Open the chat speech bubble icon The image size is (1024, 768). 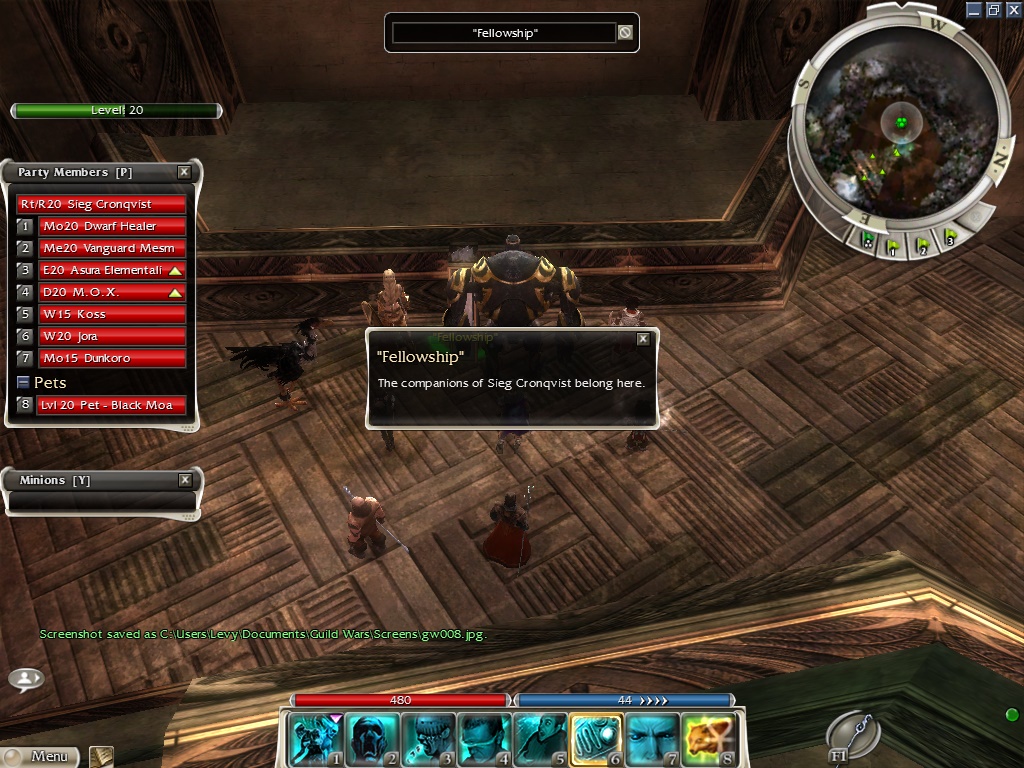(26, 679)
